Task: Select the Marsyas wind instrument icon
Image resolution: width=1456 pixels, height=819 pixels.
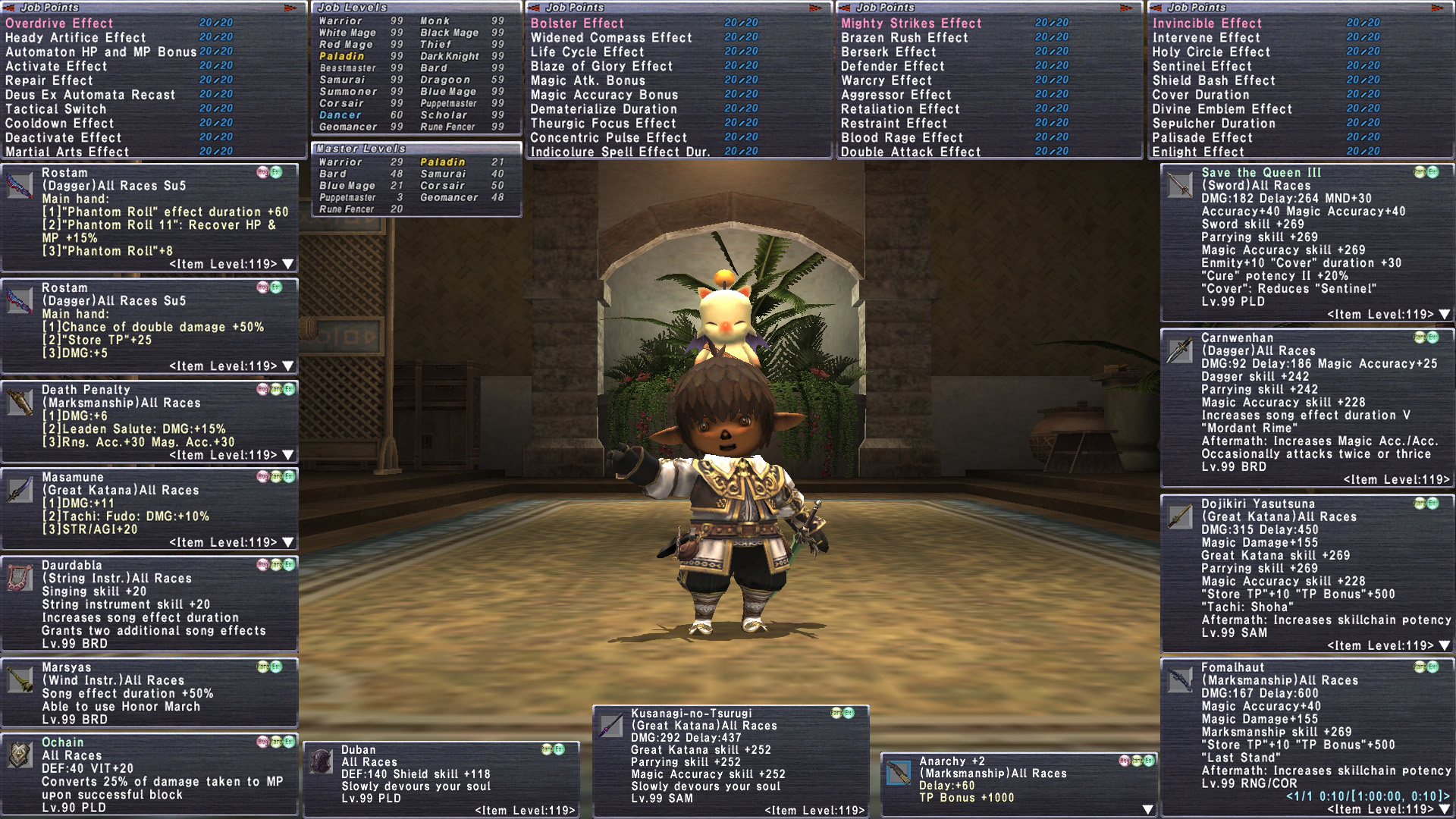Action: click(x=20, y=679)
